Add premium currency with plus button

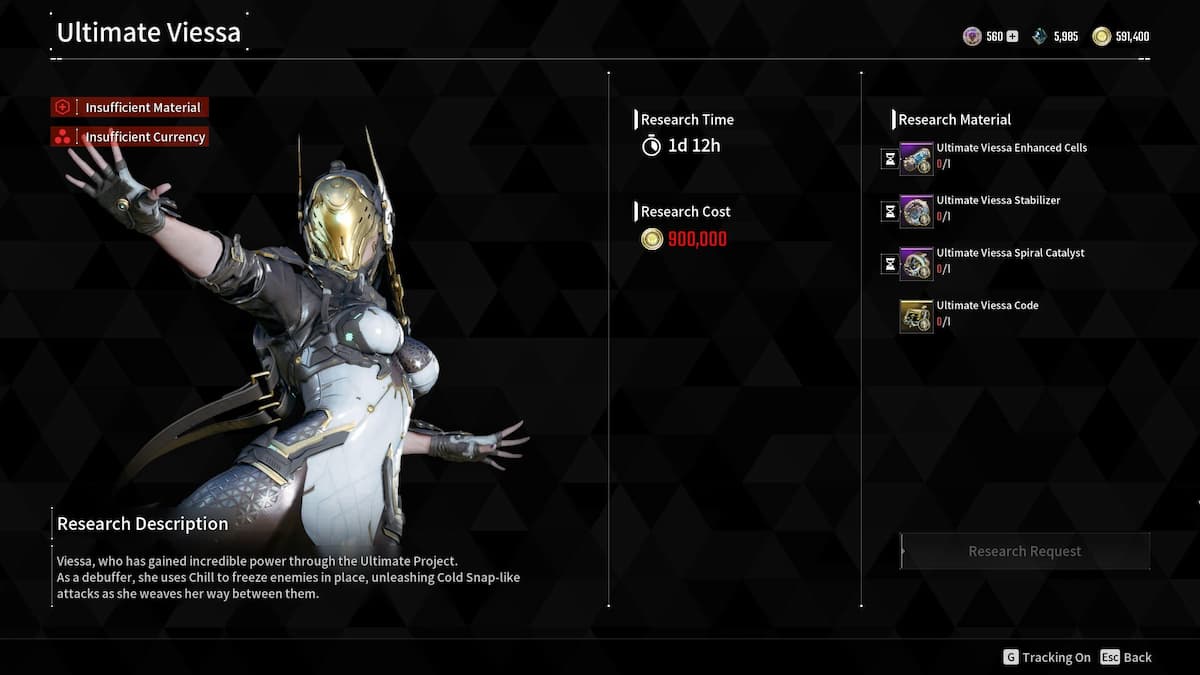coord(1012,37)
